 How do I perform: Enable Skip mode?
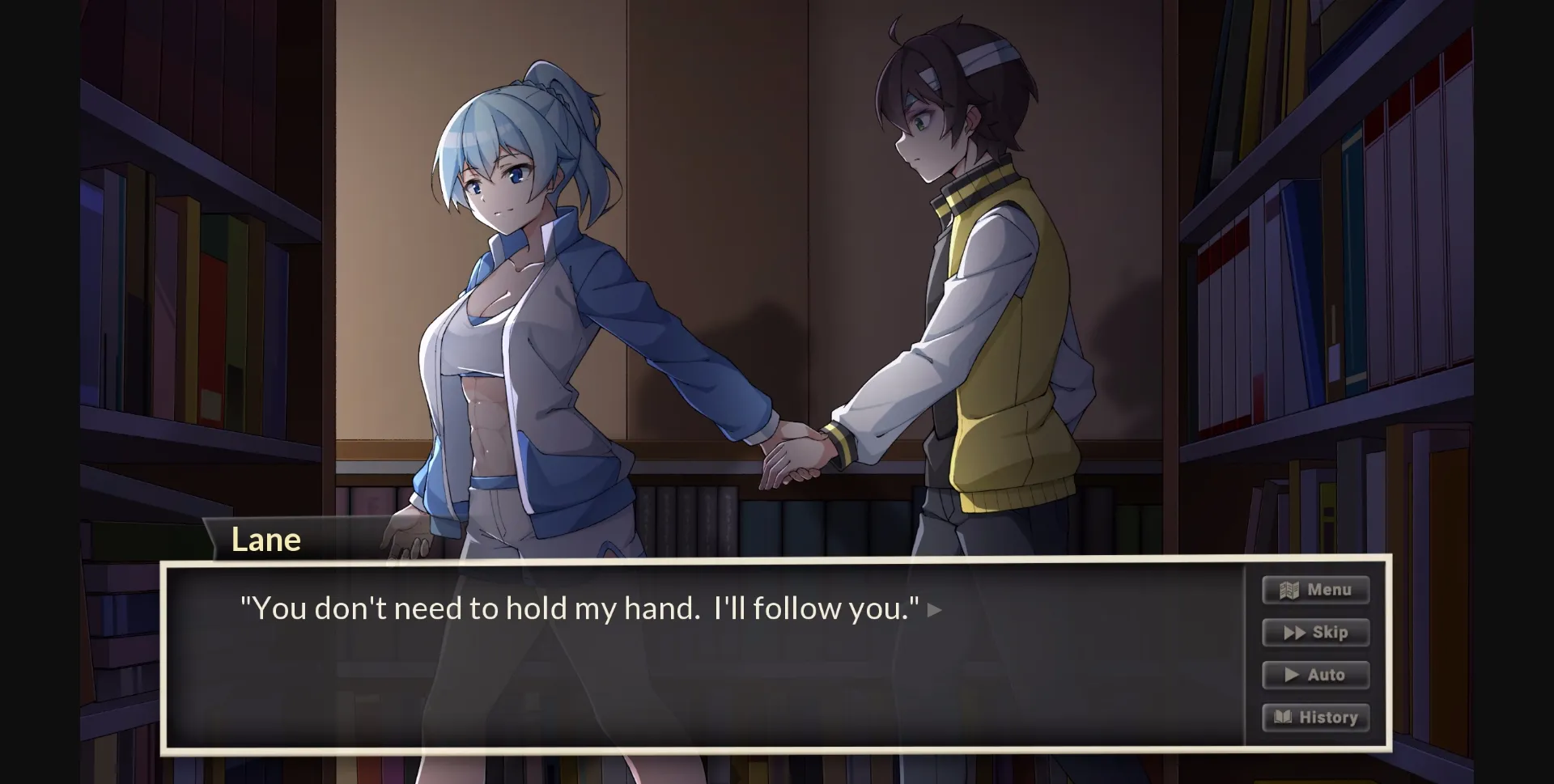[x=1315, y=633]
